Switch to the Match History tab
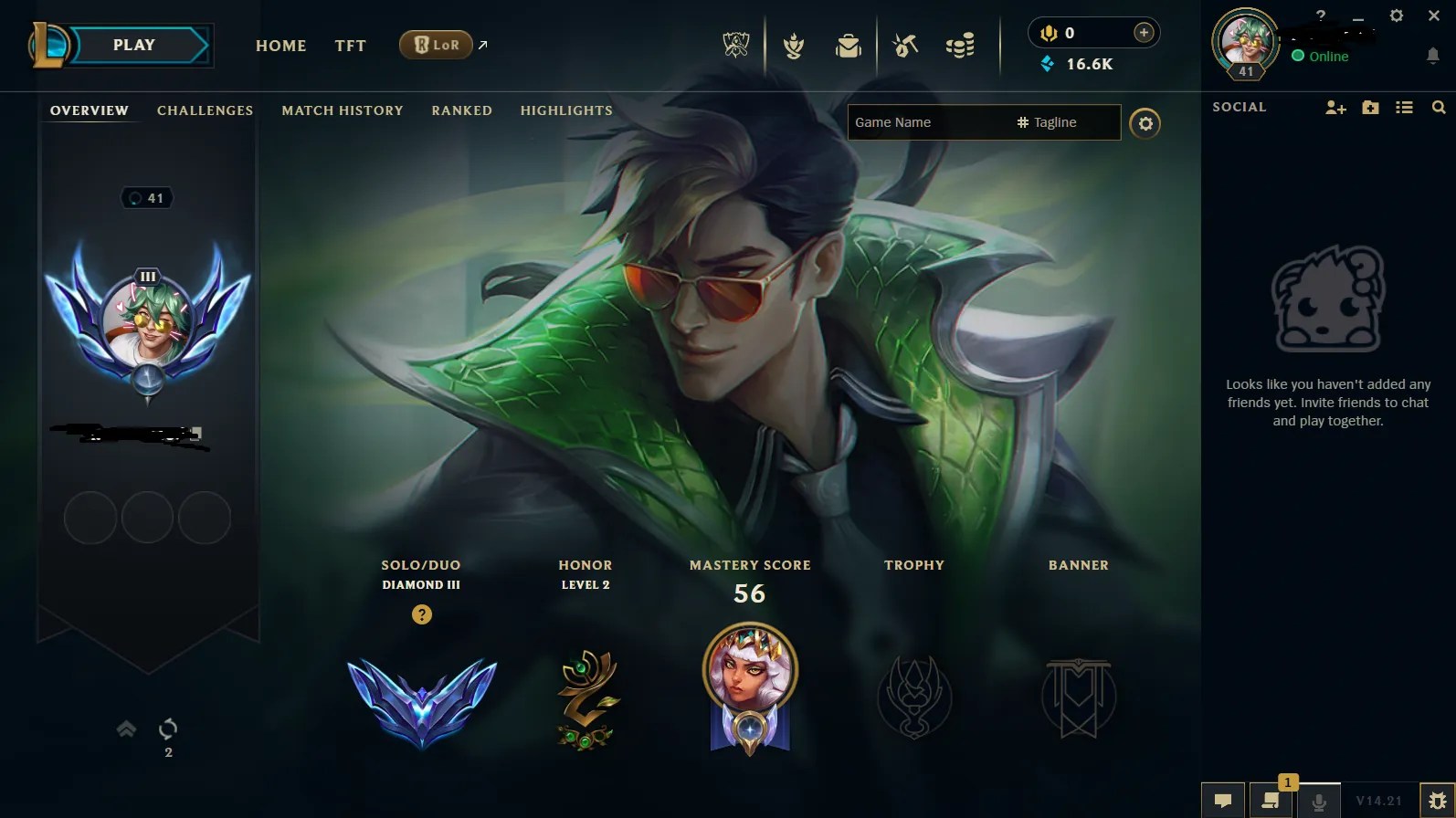This screenshot has width=1456, height=818. [342, 110]
